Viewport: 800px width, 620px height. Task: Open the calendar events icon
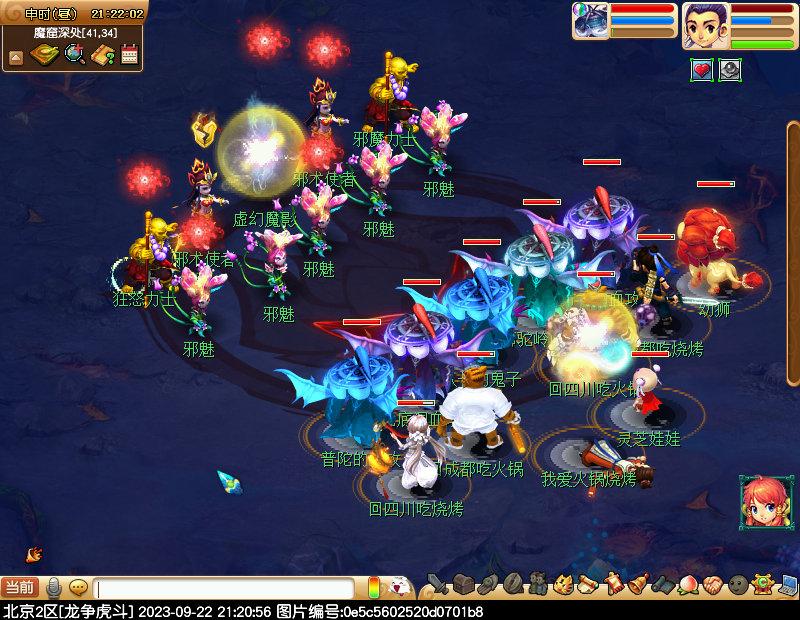click(129, 55)
